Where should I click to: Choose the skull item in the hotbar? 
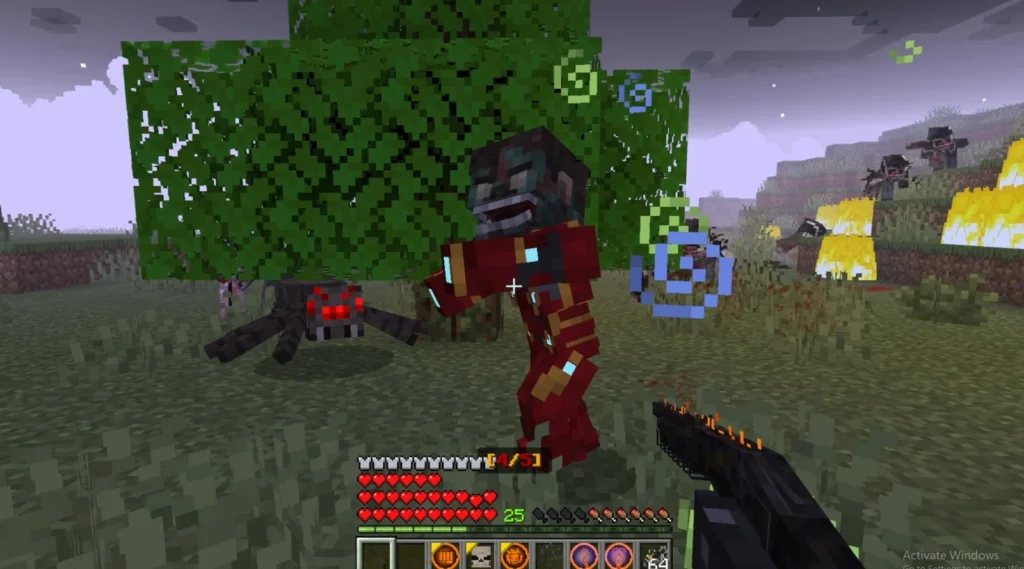point(479,554)
